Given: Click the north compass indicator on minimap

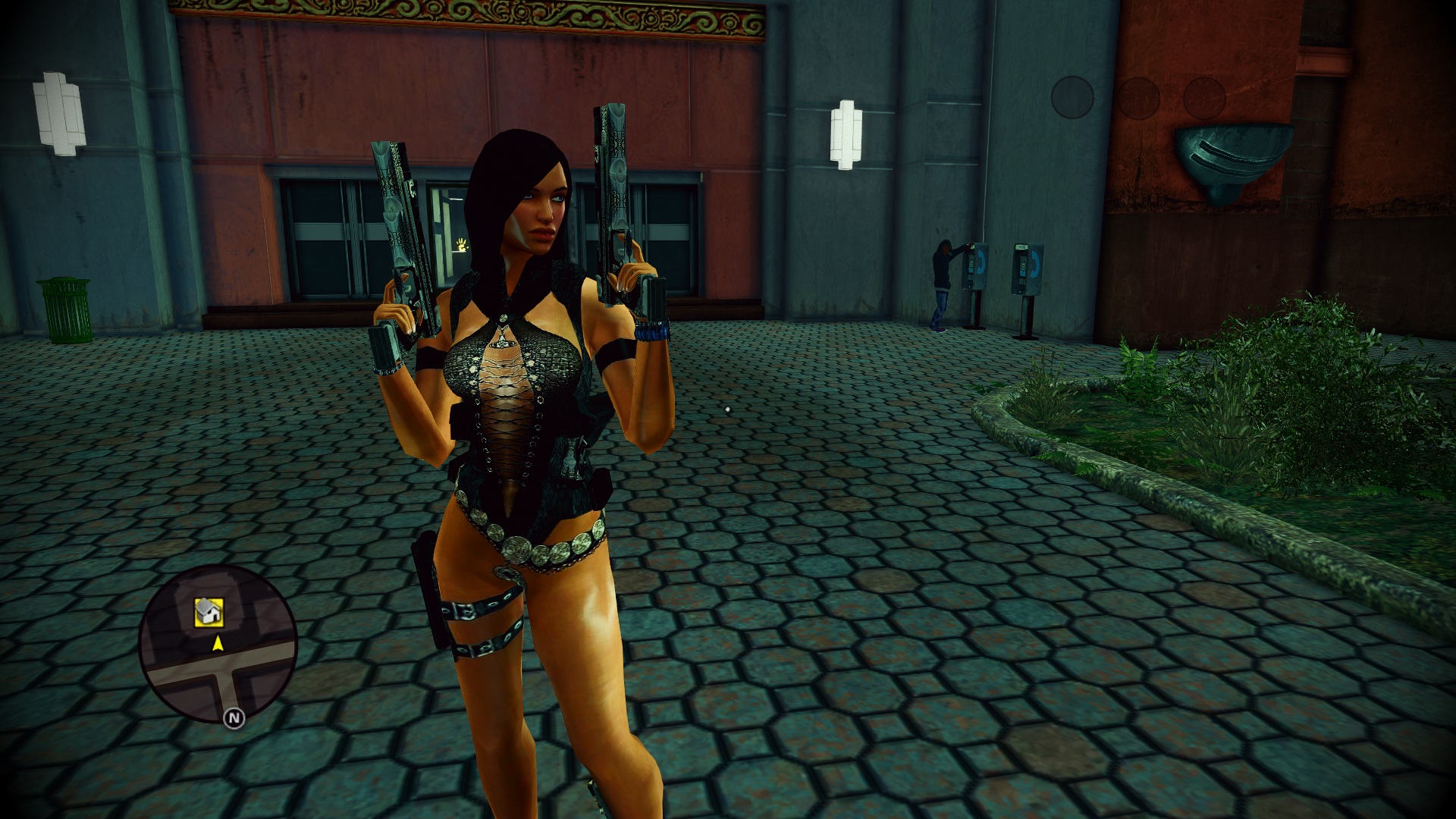Looking at the screenshot, I should (x=234, y=717).
